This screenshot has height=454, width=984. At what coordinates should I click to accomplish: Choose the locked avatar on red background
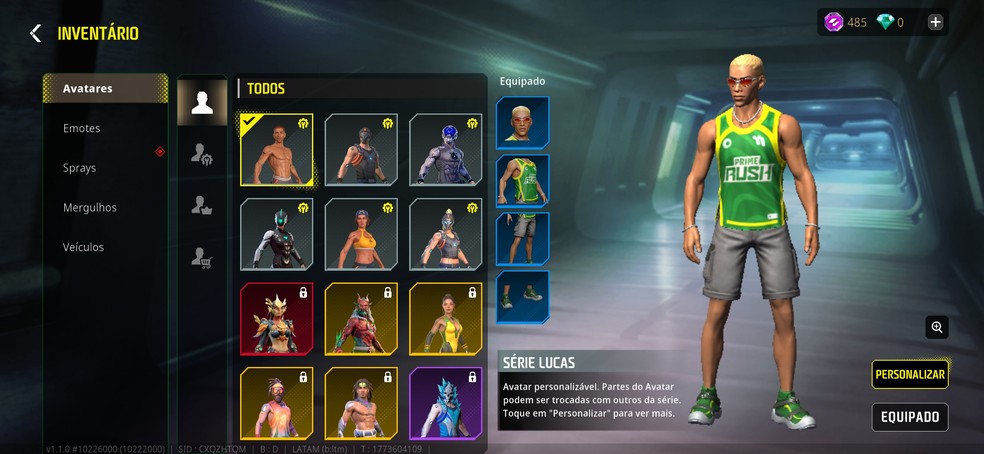pyautogui.click(x=276, y=319)
